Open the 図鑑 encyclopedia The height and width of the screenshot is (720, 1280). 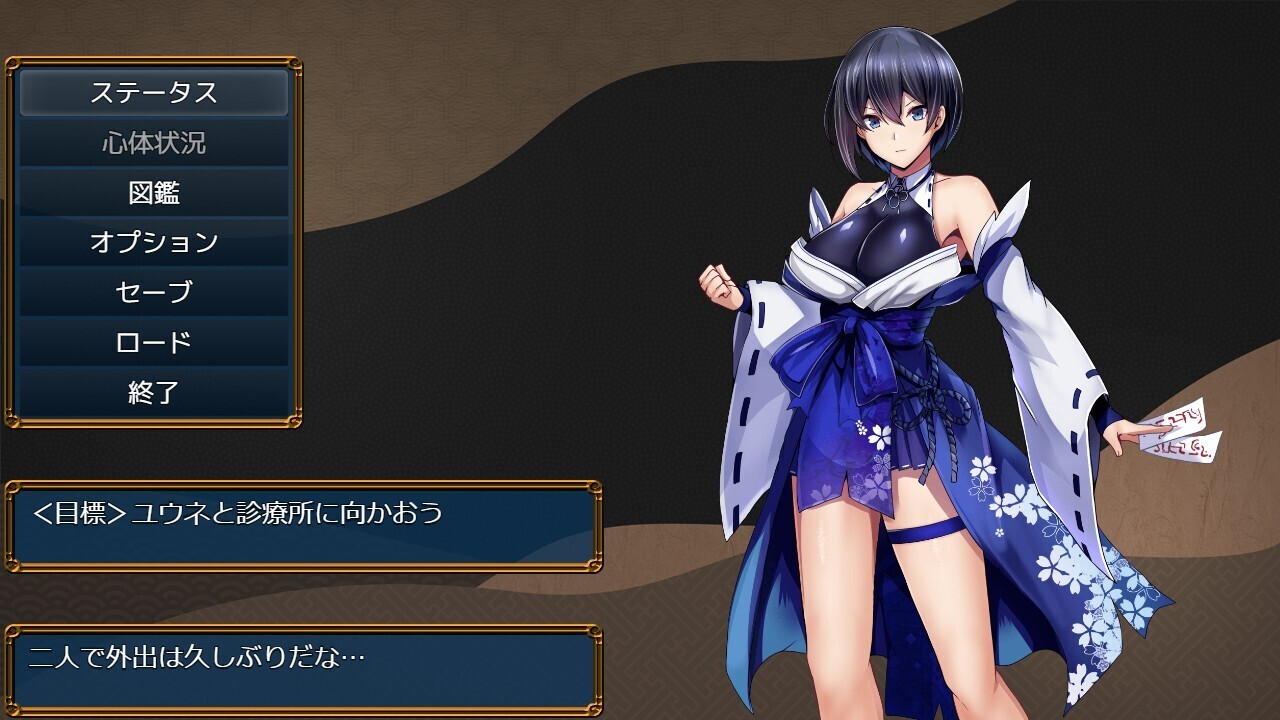click(x=154, y=193)
